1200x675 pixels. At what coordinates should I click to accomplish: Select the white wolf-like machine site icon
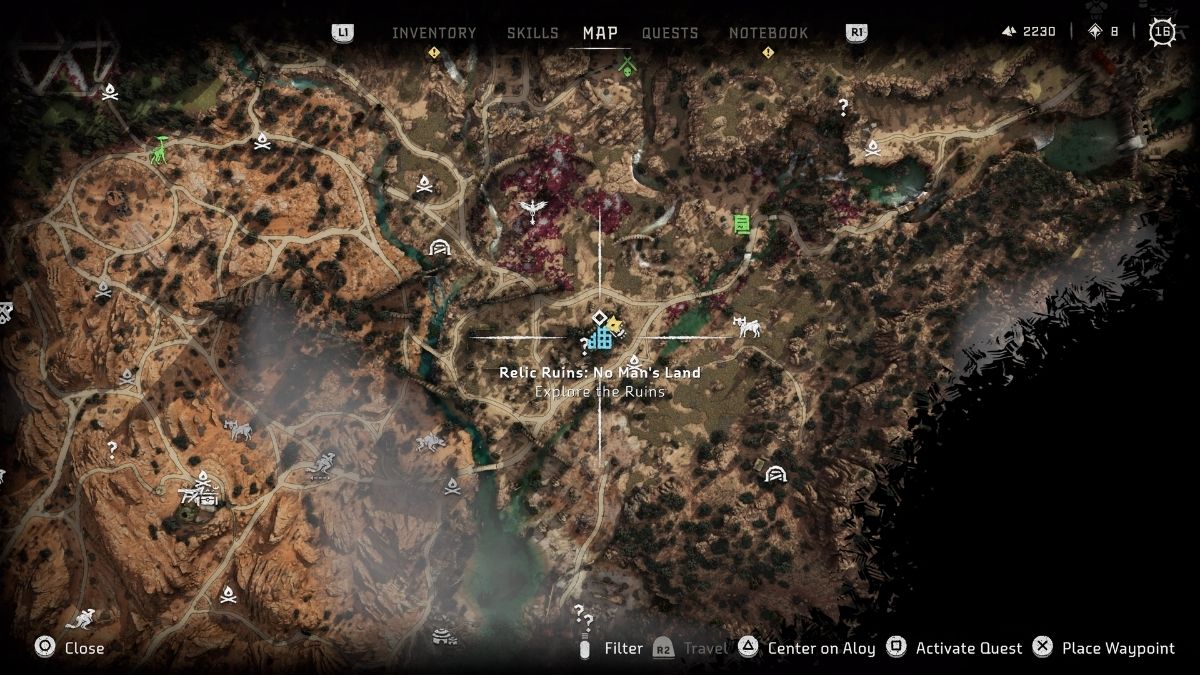(x=747, y=326)
